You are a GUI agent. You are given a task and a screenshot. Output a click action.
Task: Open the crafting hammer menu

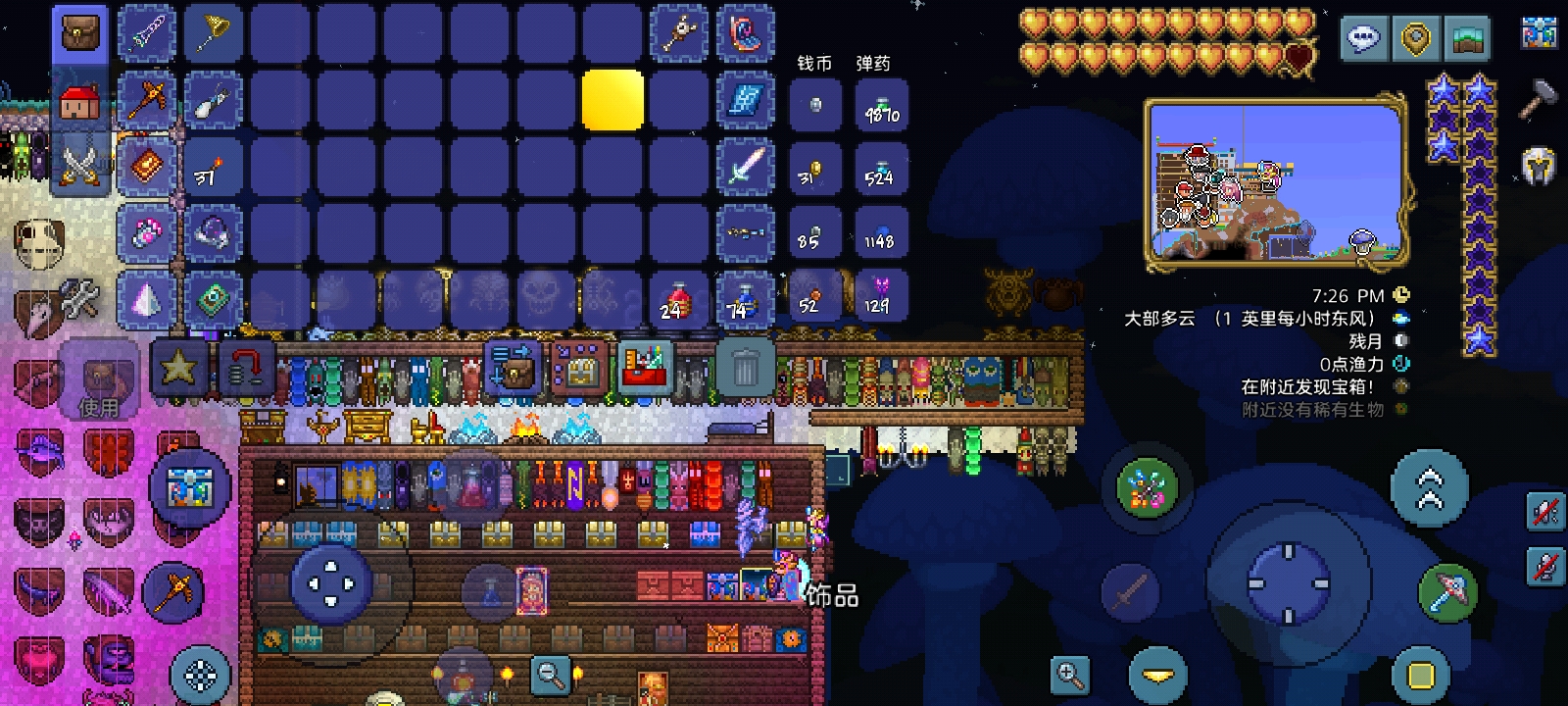pyautogui.click(x=1538, y=98)
